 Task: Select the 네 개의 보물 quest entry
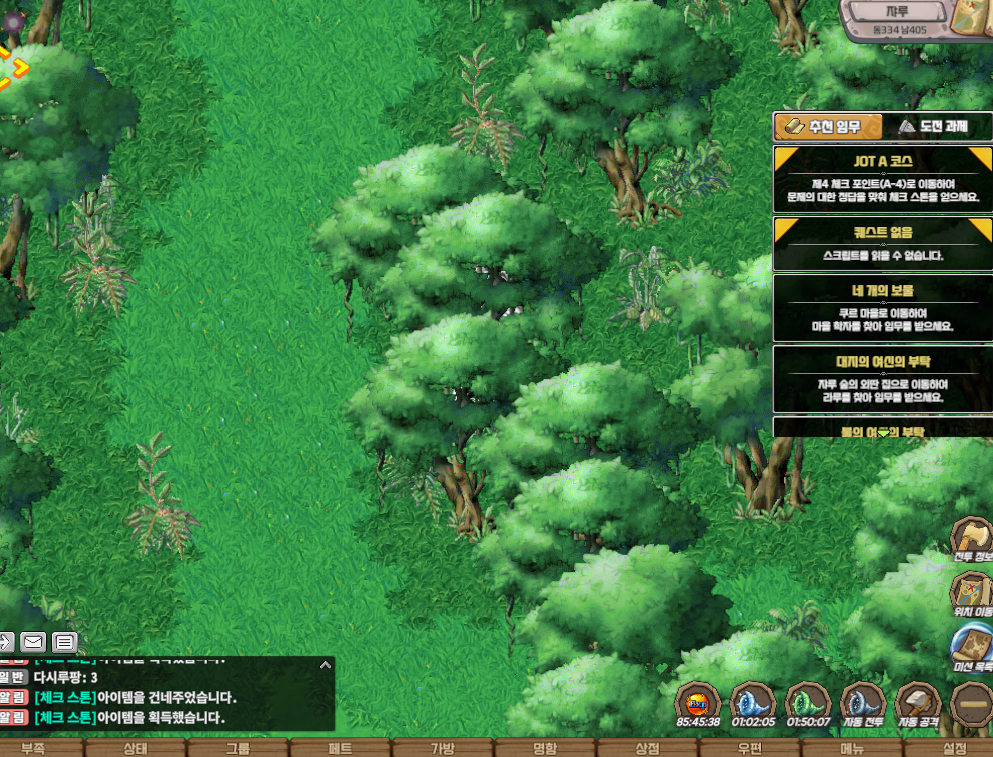click(x=883, y=306)
